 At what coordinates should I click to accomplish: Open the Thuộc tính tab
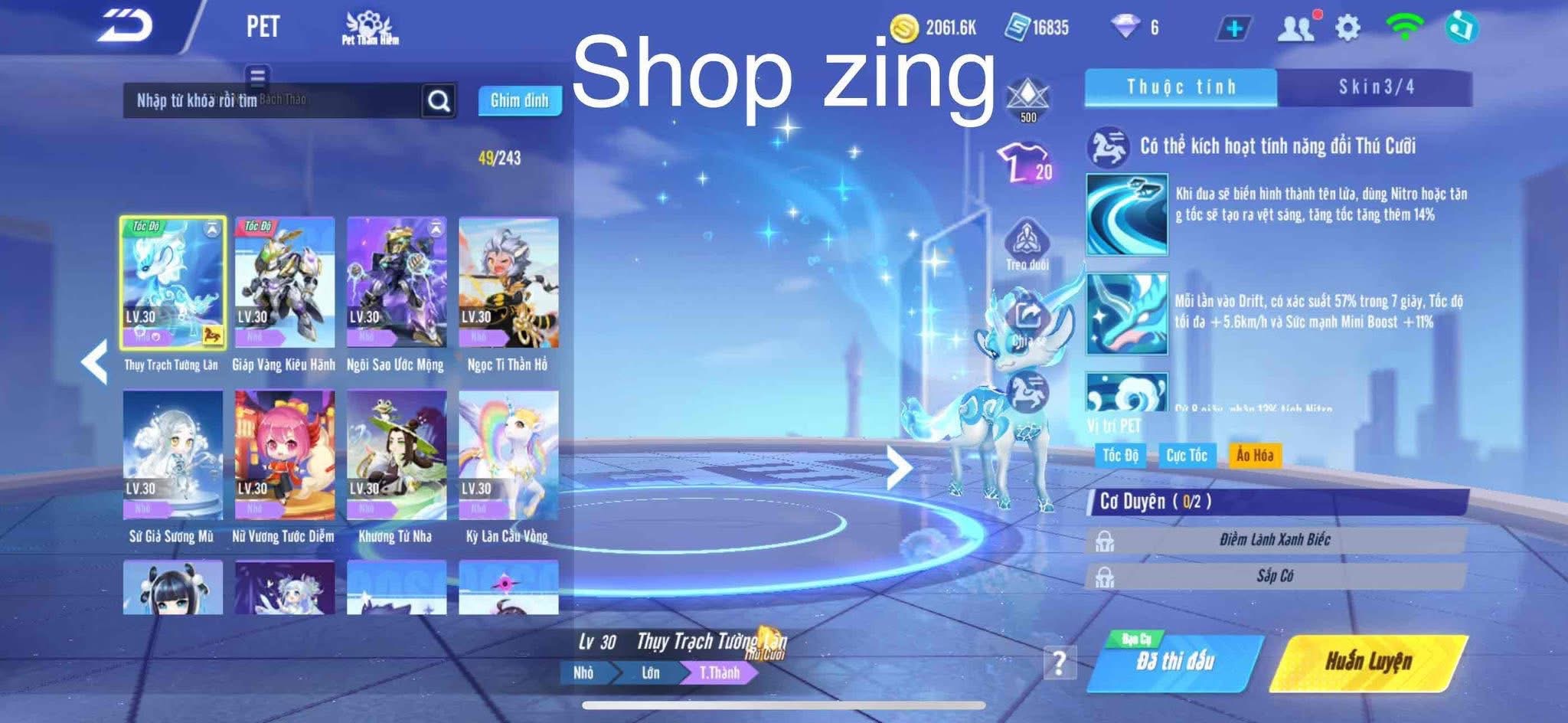pos(1183,87)
